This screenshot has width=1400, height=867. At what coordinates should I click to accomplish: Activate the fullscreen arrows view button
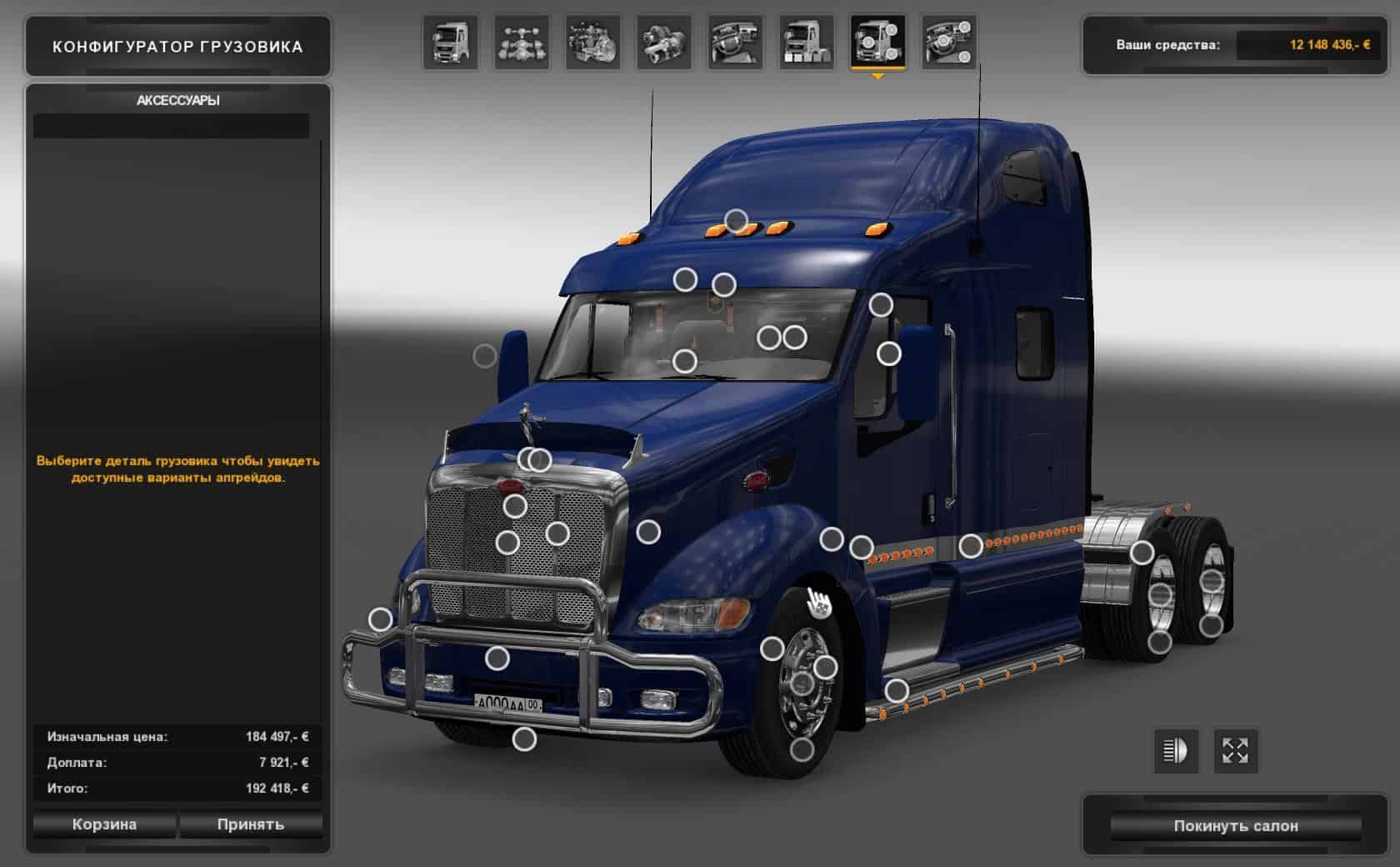coord(1235,750)
